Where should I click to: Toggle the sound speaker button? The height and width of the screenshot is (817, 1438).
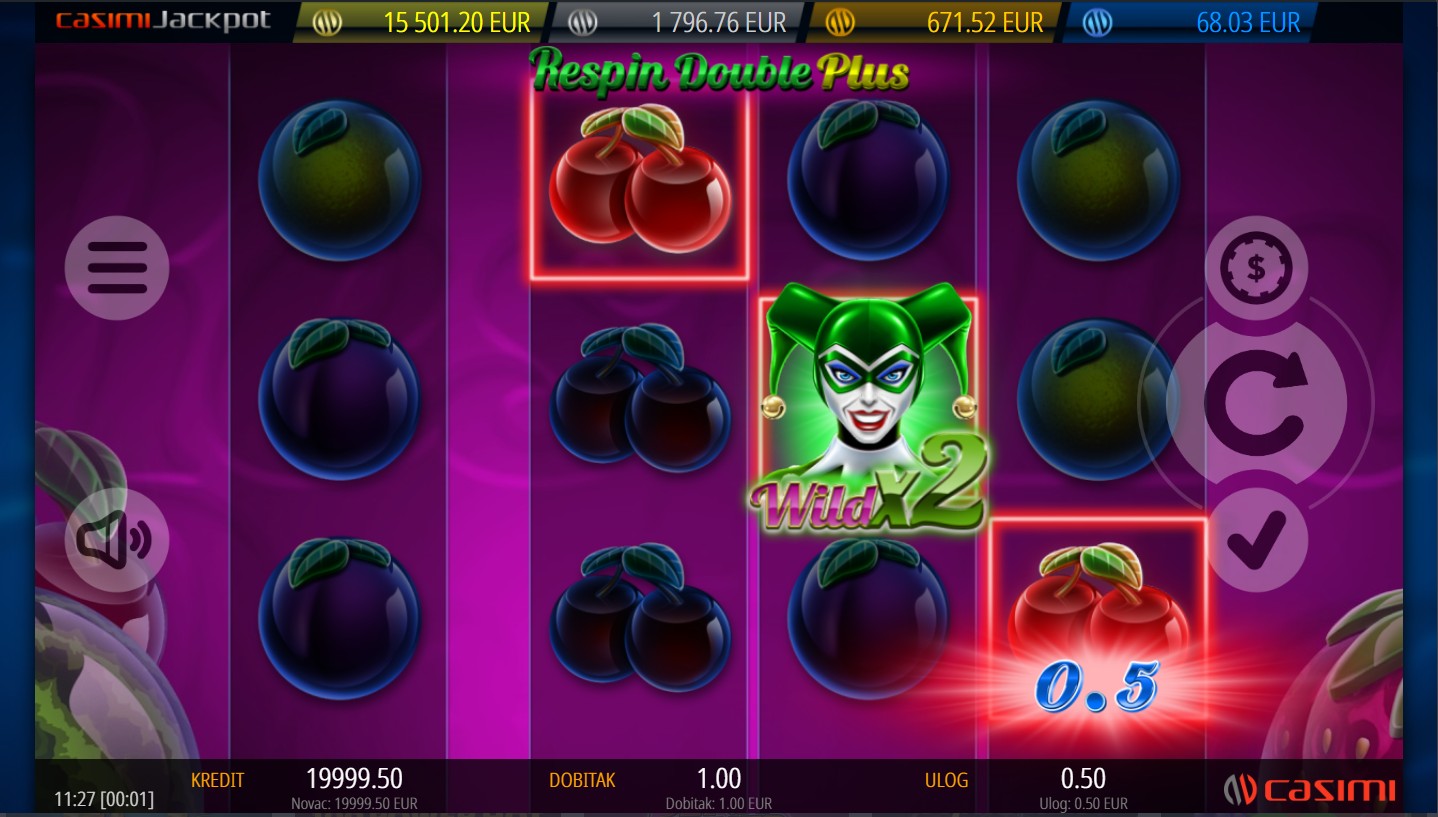117,540
